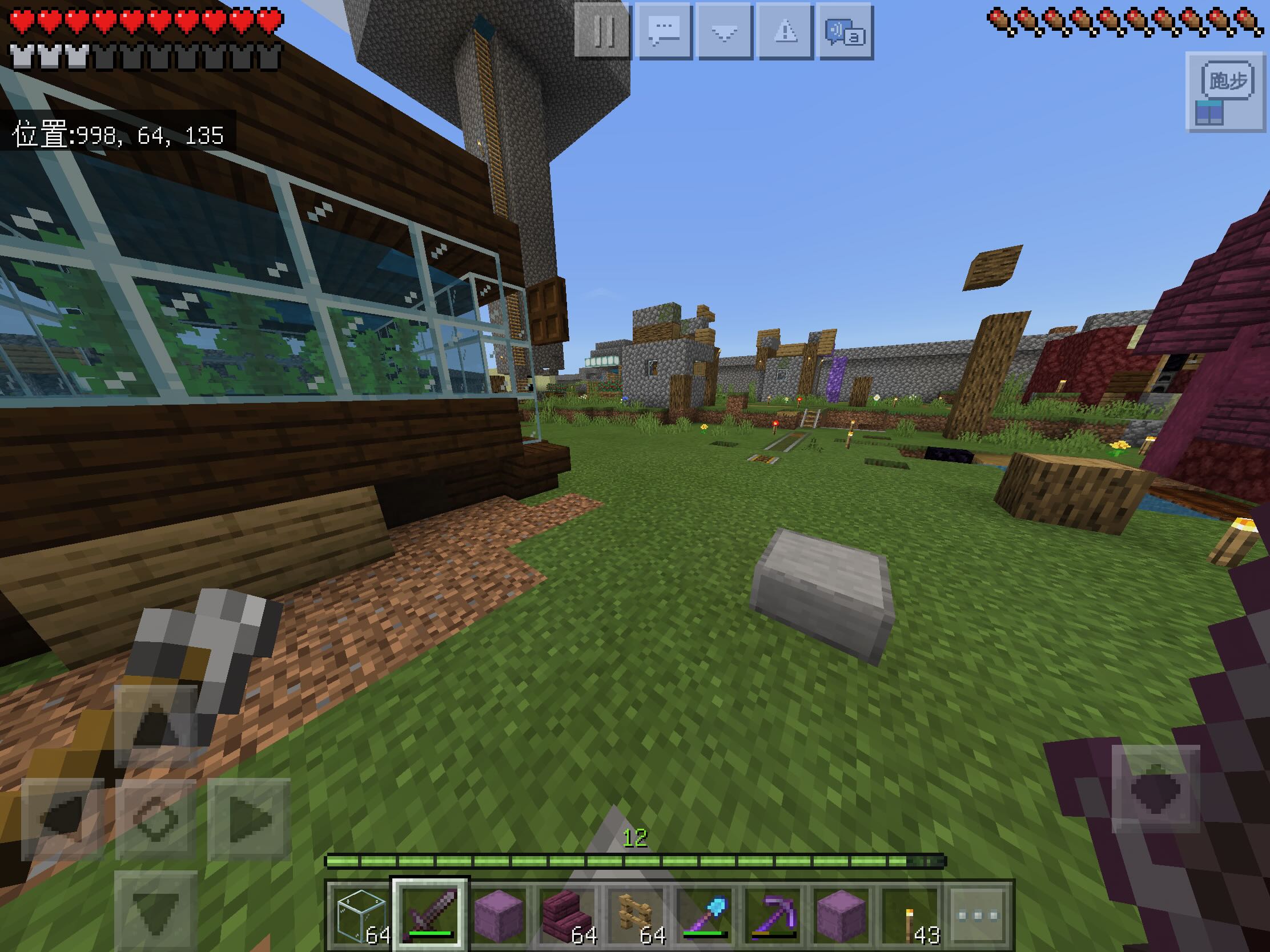Pause the game with the pause button
The width and height of the screenshot is (1270, 952).
[x=603, y=31]
